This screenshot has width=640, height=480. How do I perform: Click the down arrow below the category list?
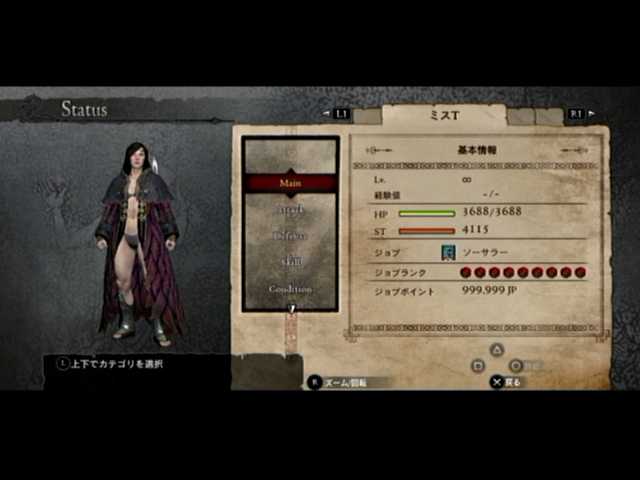tap(291, 309)
